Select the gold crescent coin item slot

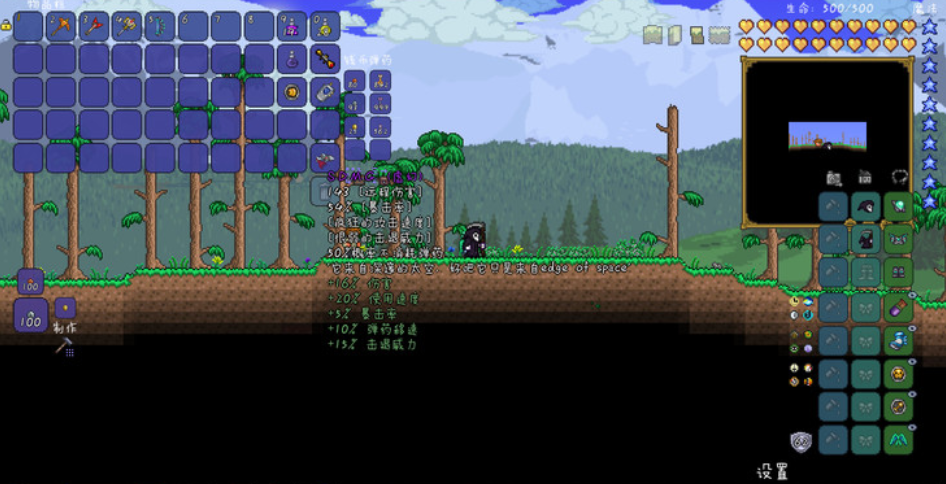click(x=292, y=92)
